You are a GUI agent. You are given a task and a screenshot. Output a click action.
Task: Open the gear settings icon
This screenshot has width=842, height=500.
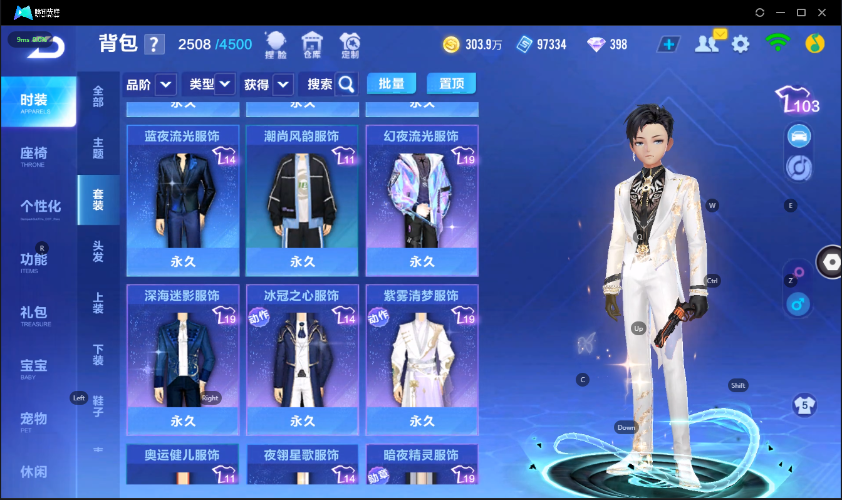740,44
